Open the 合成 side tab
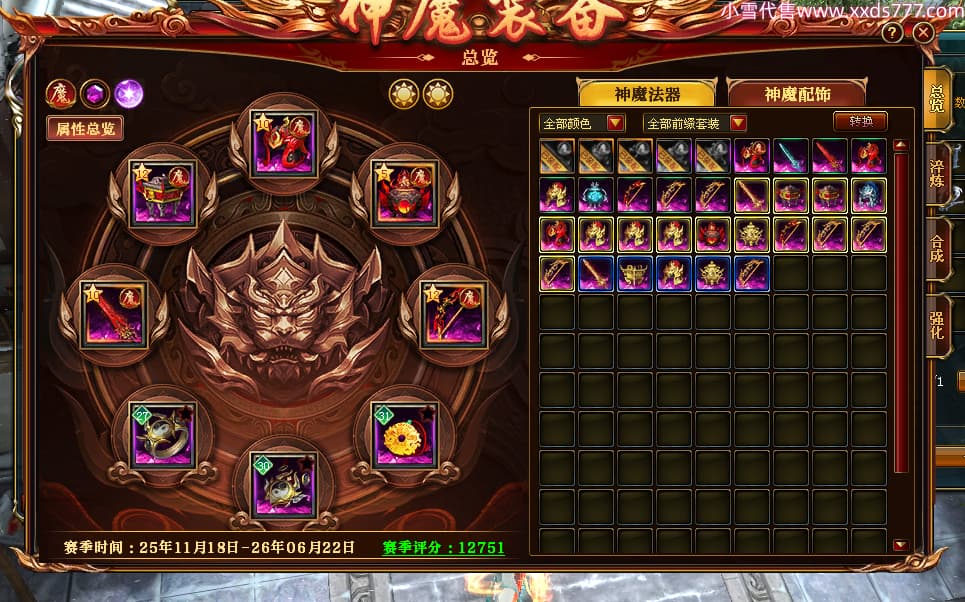 [937, 247]
